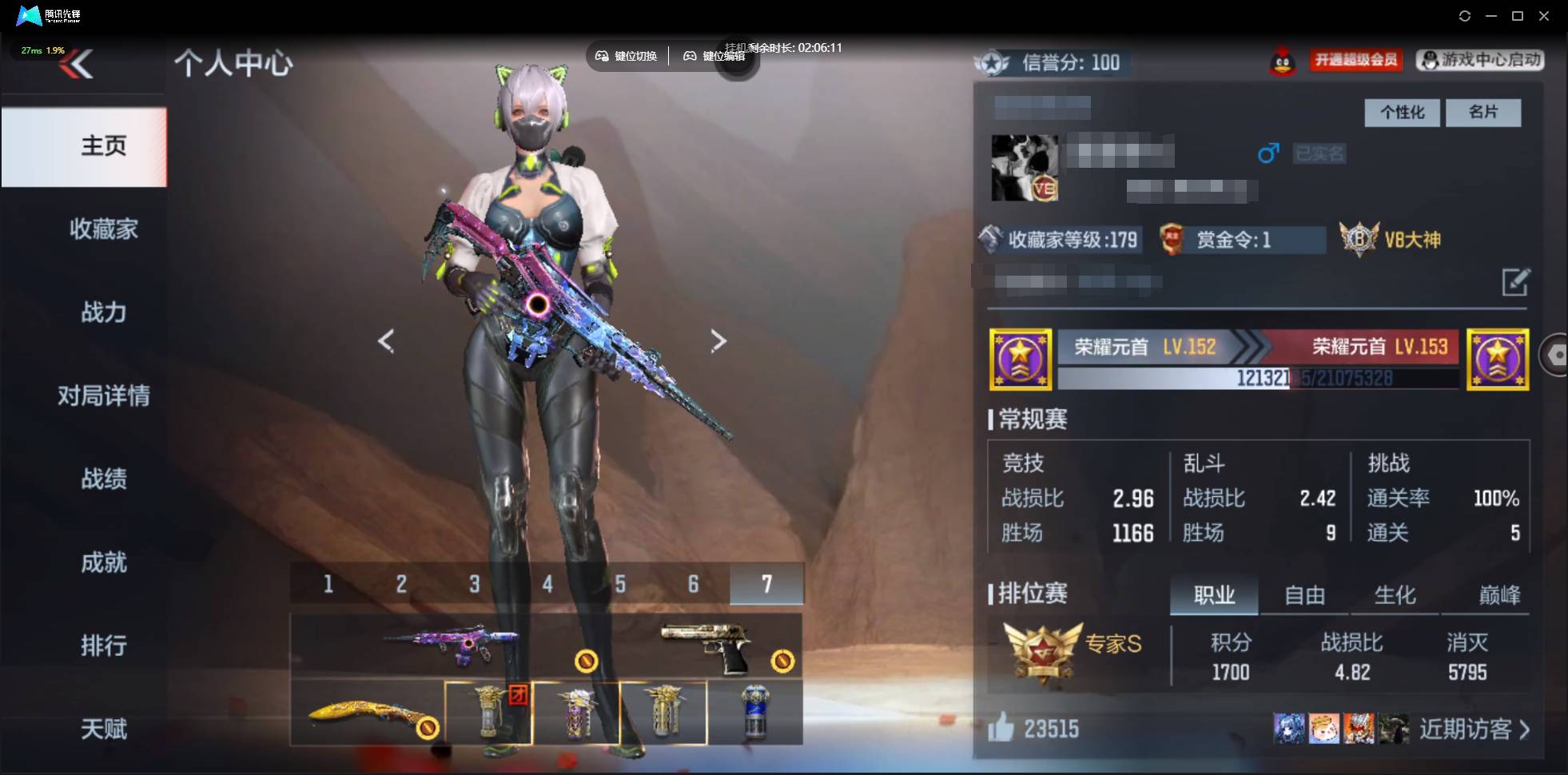Toggle the 团 badge on the grenade slot
Screen dimensions: 1568x775
point(516,696)
